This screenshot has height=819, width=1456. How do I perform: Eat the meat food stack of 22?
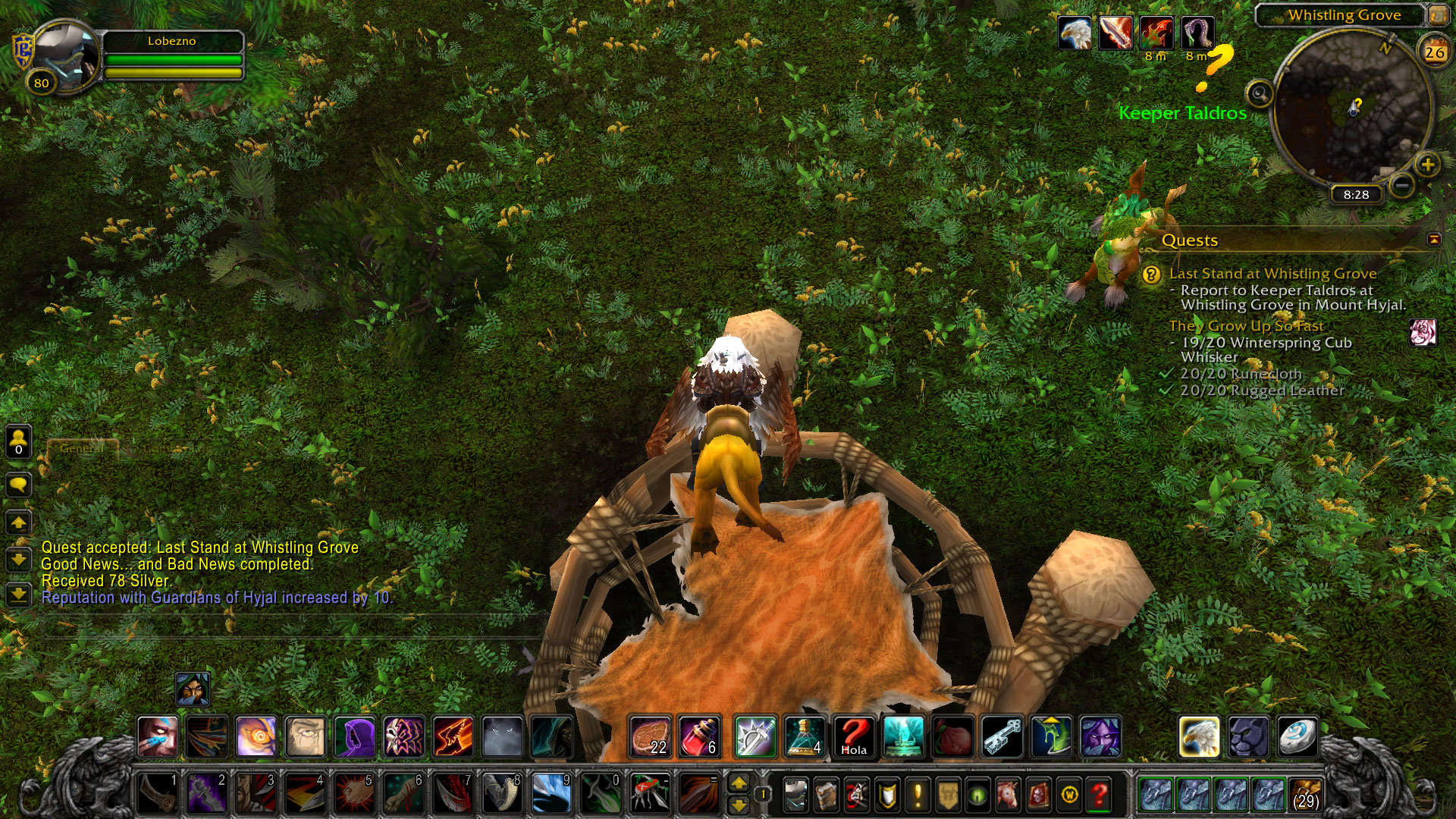(x=651, y=736)
